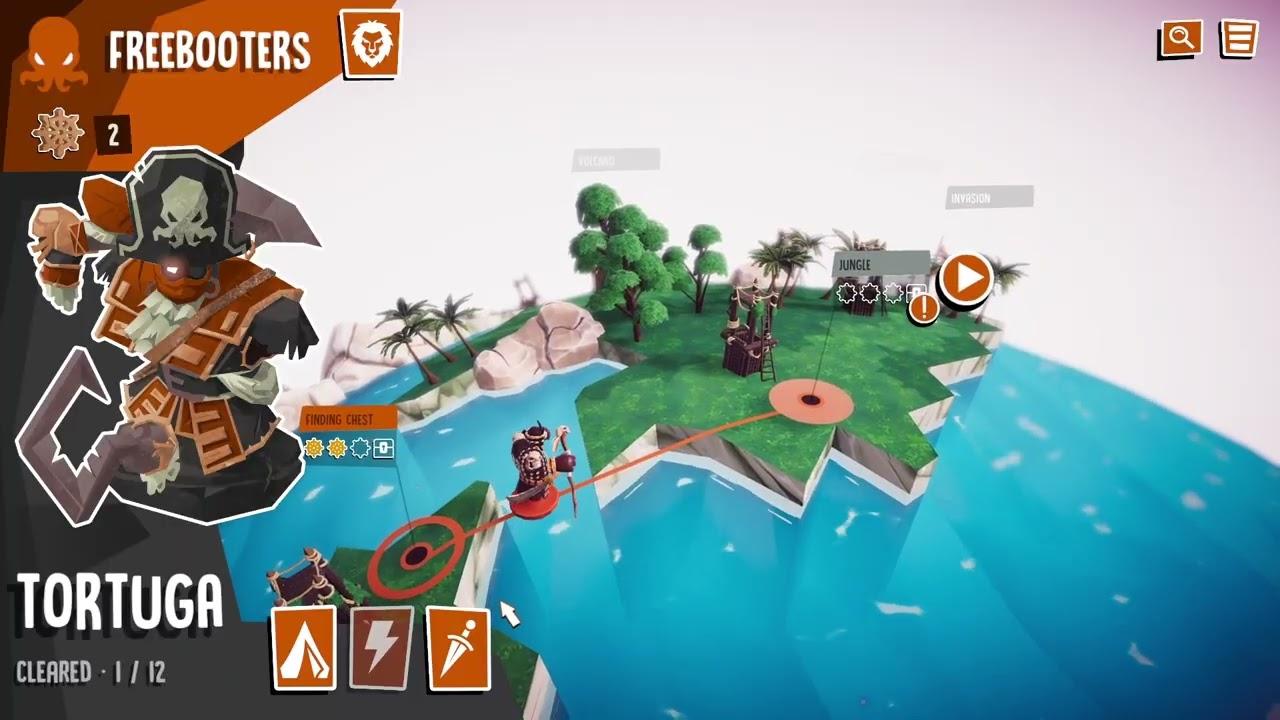1280x720 pixels.
Task: Open the search magnifier at top right
Action: pos(1181,39)
